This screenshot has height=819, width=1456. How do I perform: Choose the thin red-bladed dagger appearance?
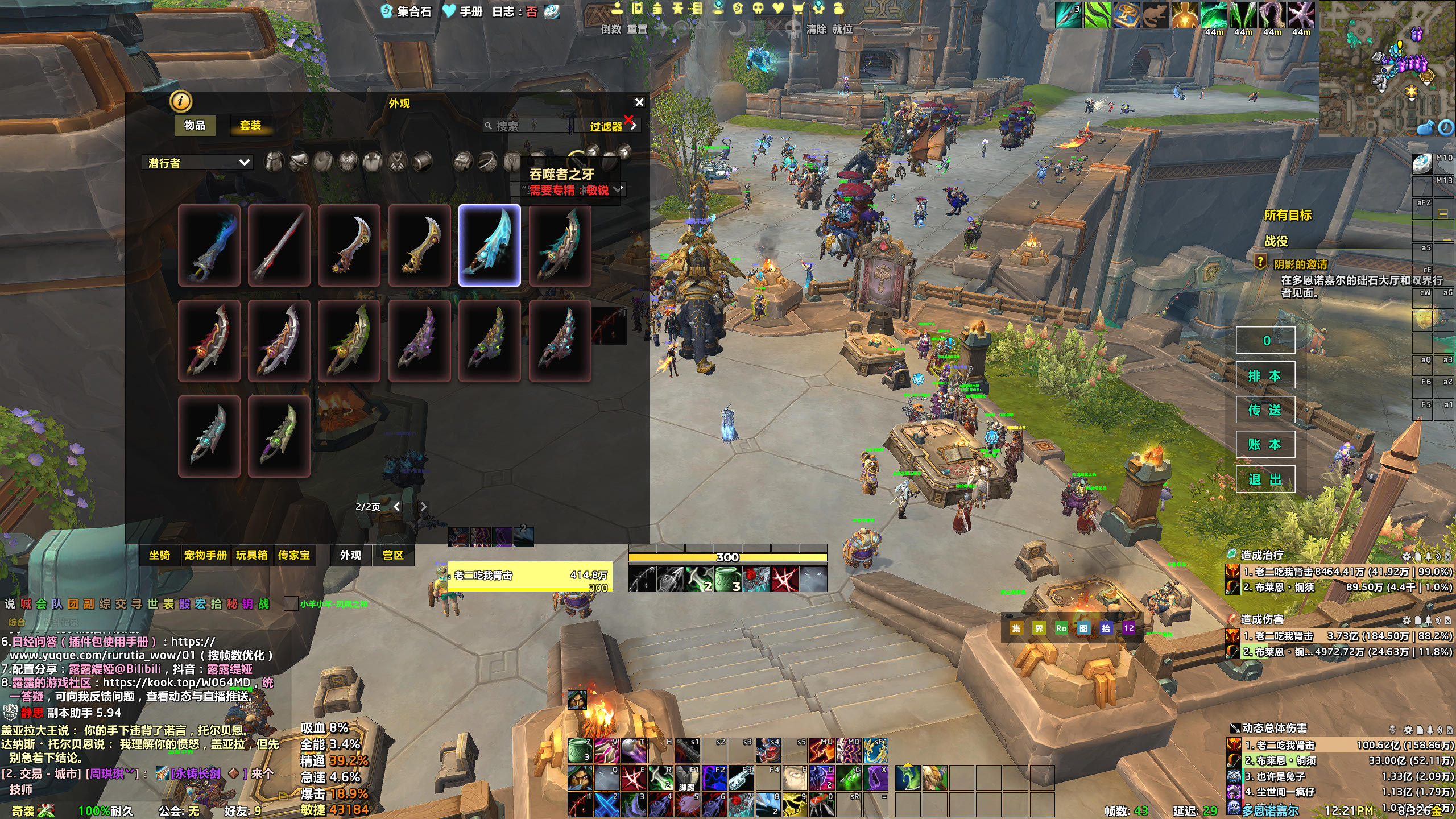pyautogui.click(x=279, y=245)
